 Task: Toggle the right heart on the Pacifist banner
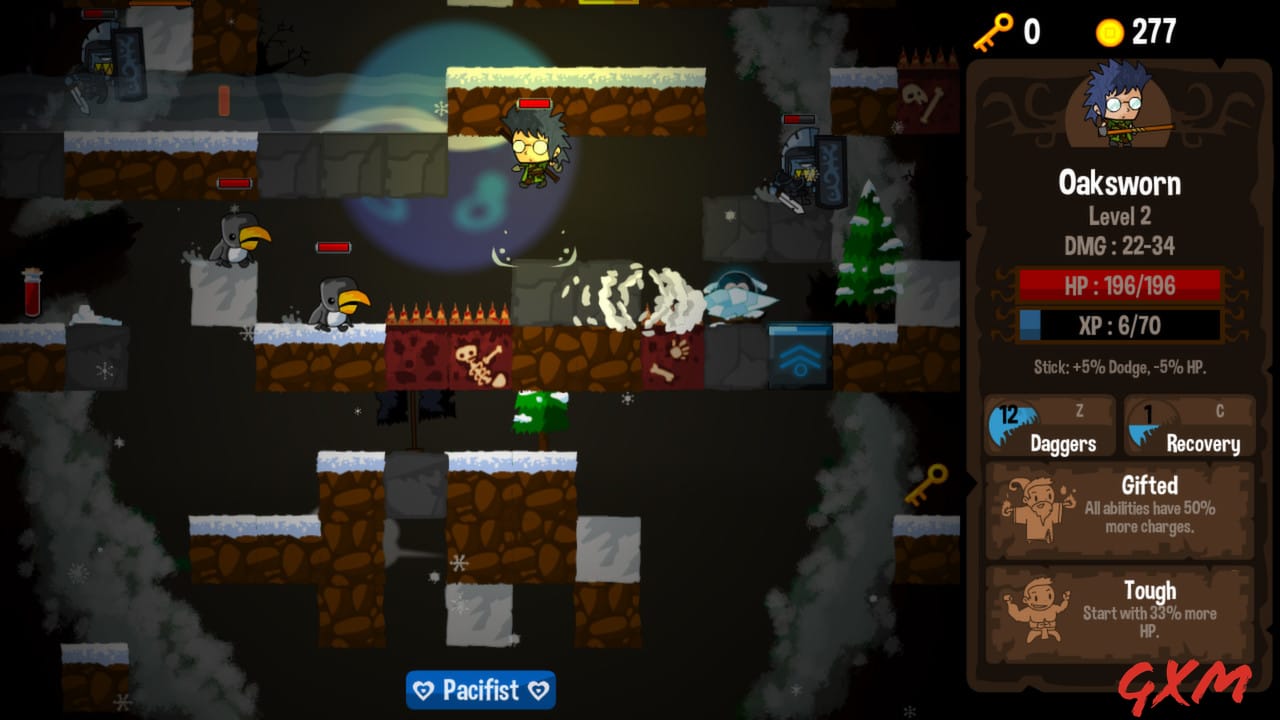pyautogui.click(x=539, y=691)
